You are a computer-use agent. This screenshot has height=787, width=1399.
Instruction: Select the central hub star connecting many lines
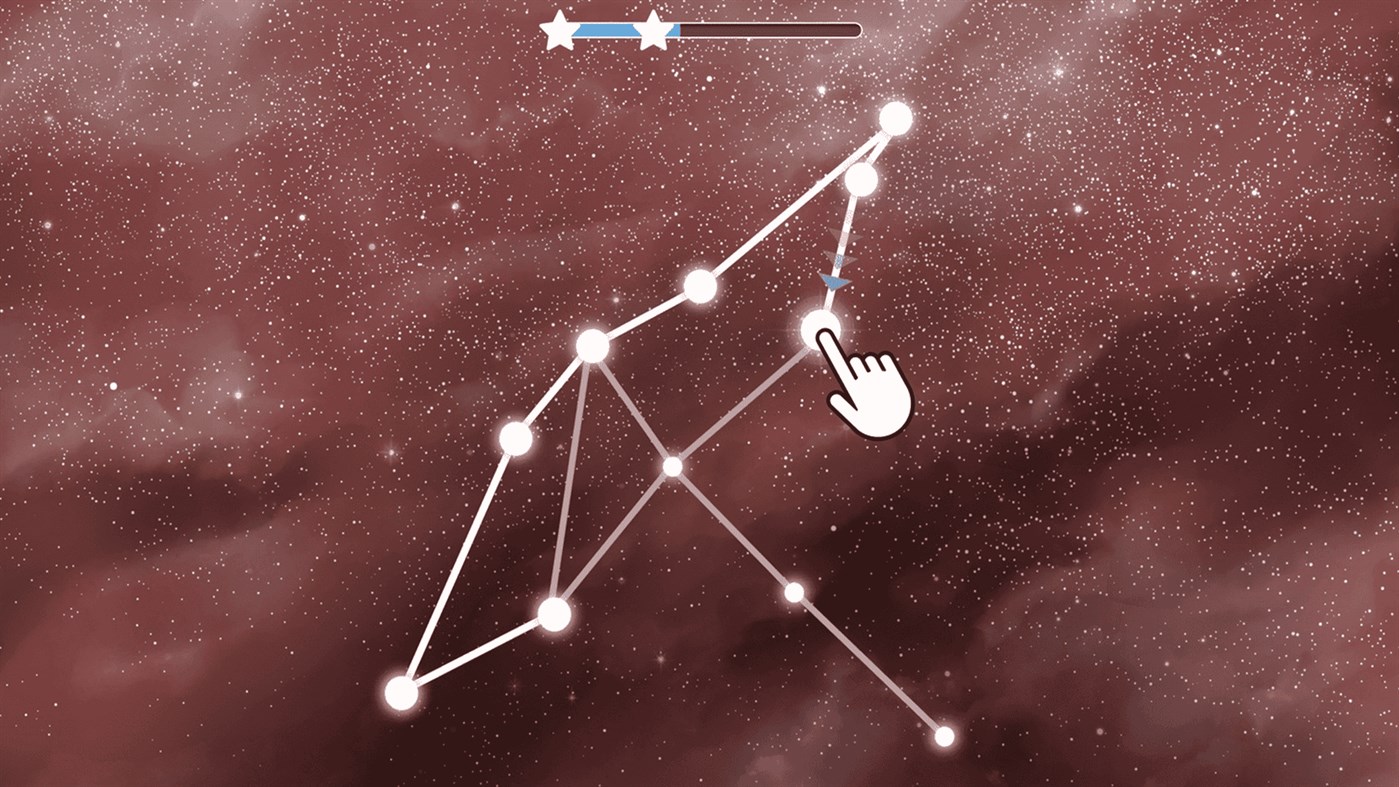594,344
